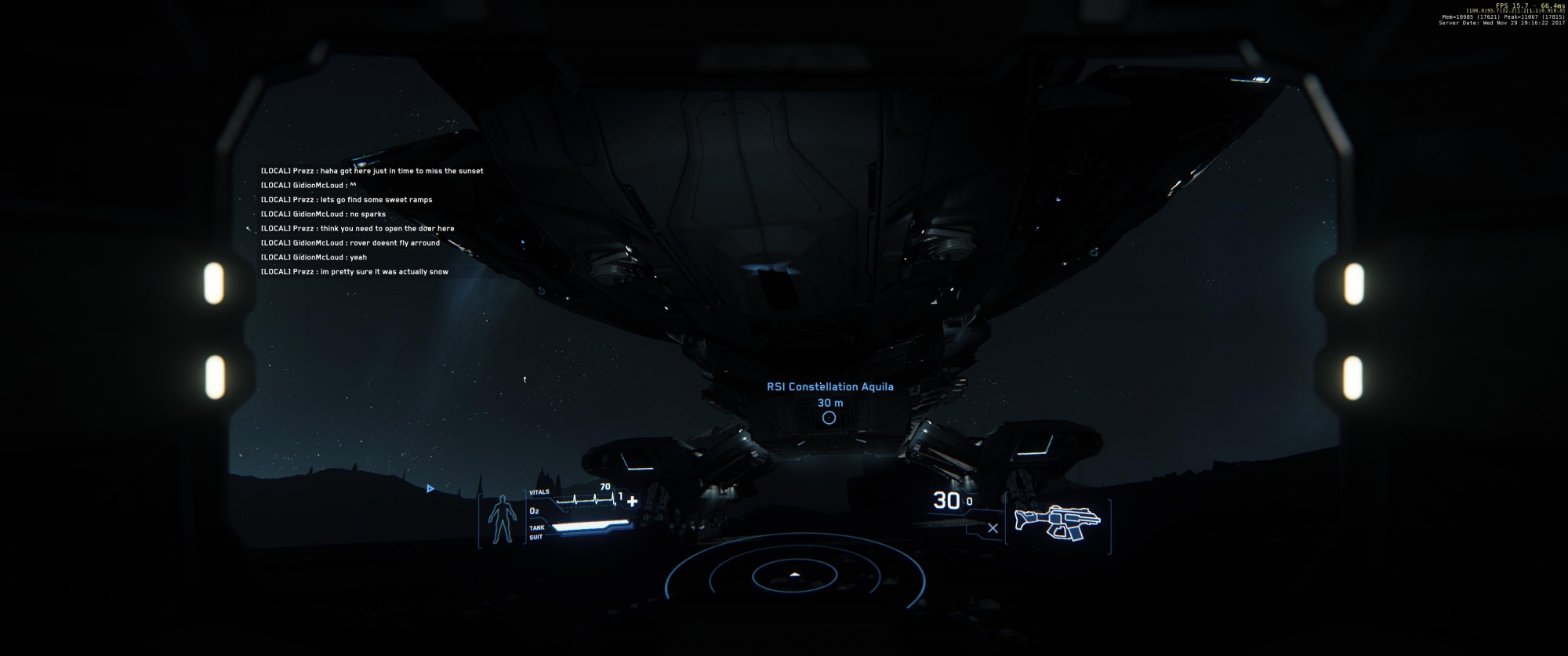Click the body silhouette status icon

tap(503, 520)
